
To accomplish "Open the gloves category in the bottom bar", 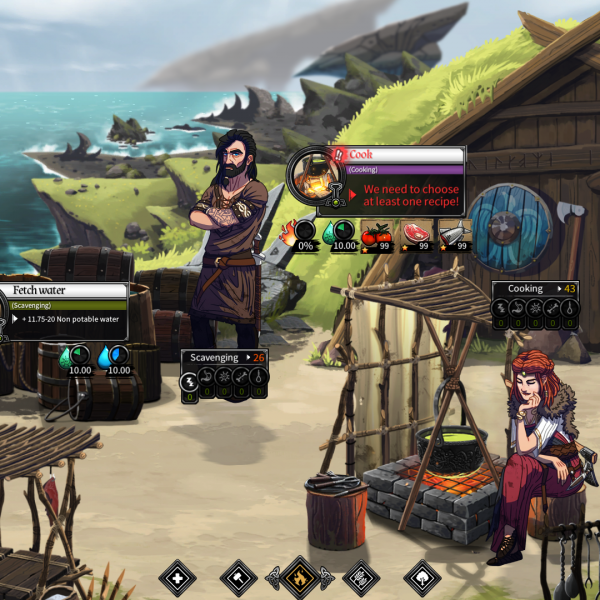I will 361,578.
